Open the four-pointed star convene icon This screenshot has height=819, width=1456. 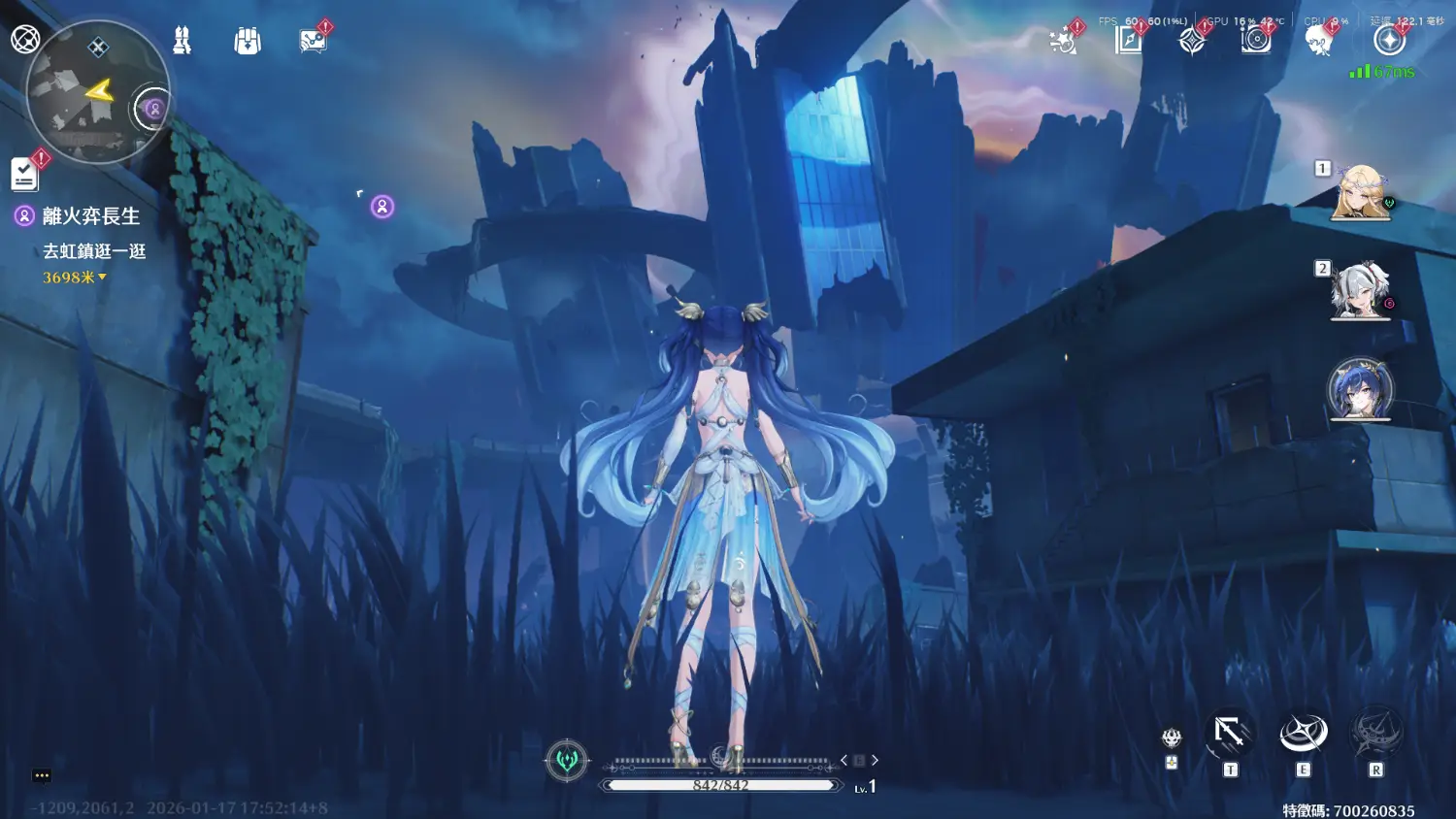[1192, 41]
